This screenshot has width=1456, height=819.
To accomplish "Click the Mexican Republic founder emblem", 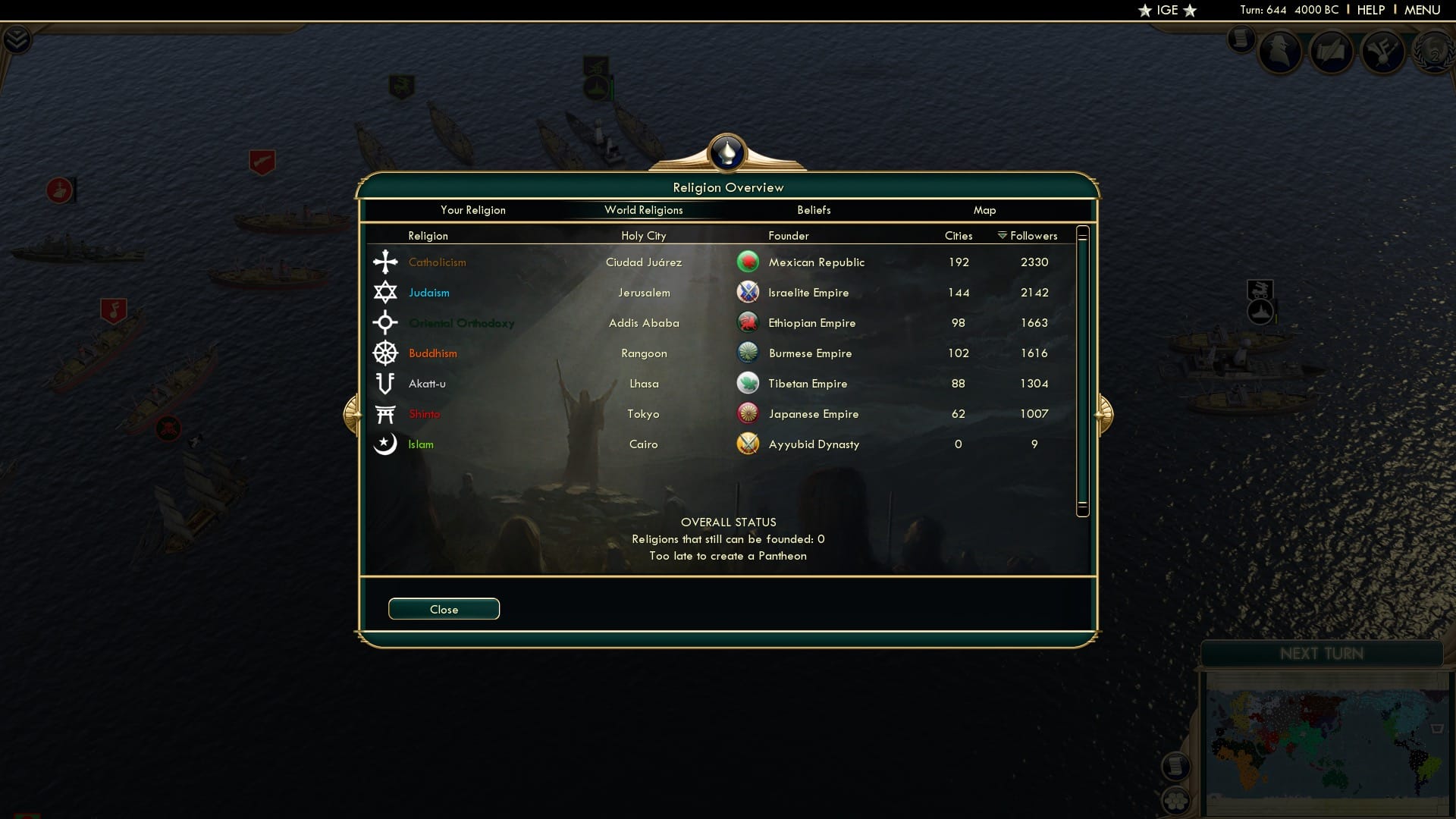I will click(x=748, y=262).
